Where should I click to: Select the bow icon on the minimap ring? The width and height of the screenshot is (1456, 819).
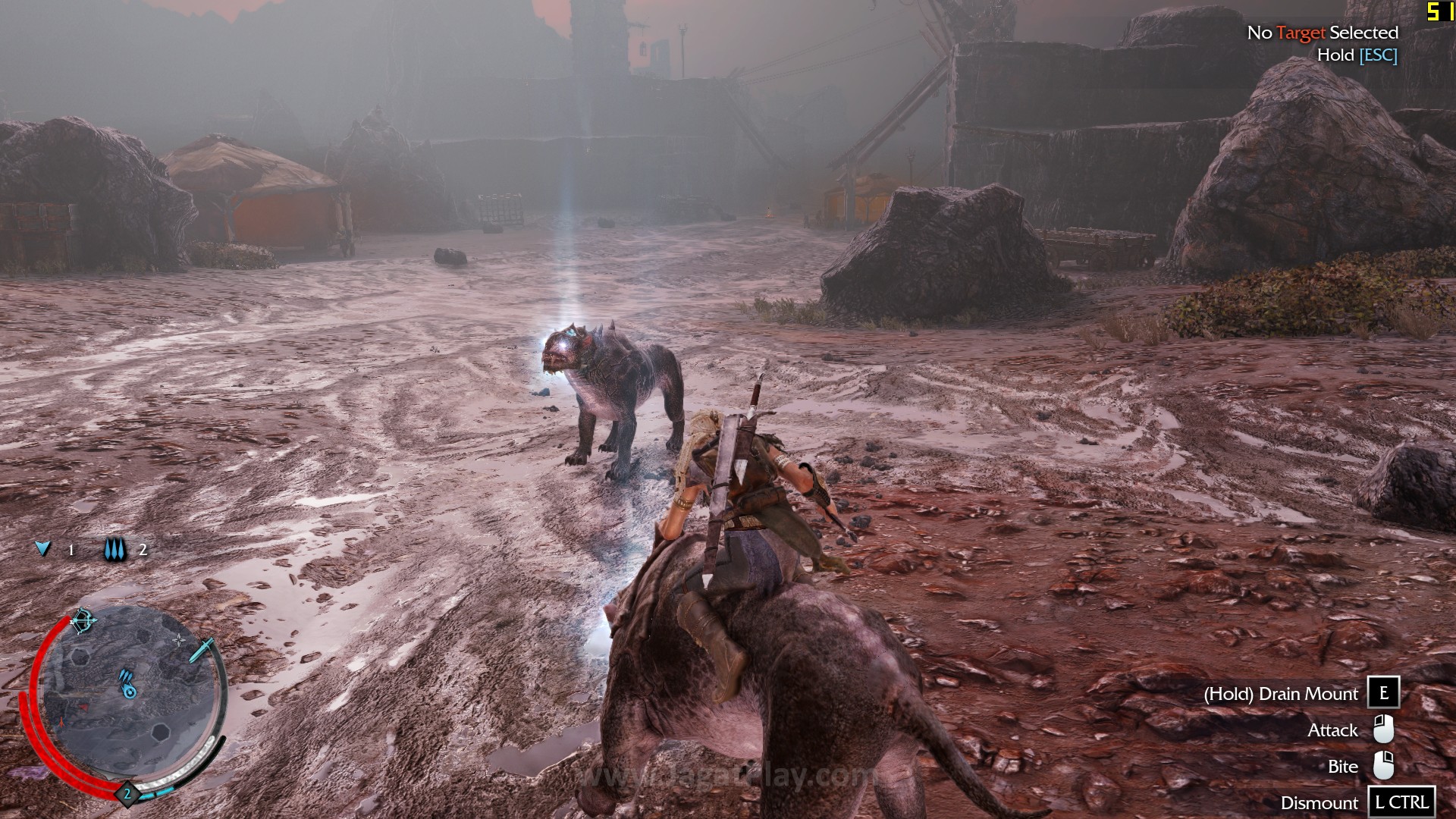pyautogui.click(x=83, y=621)
